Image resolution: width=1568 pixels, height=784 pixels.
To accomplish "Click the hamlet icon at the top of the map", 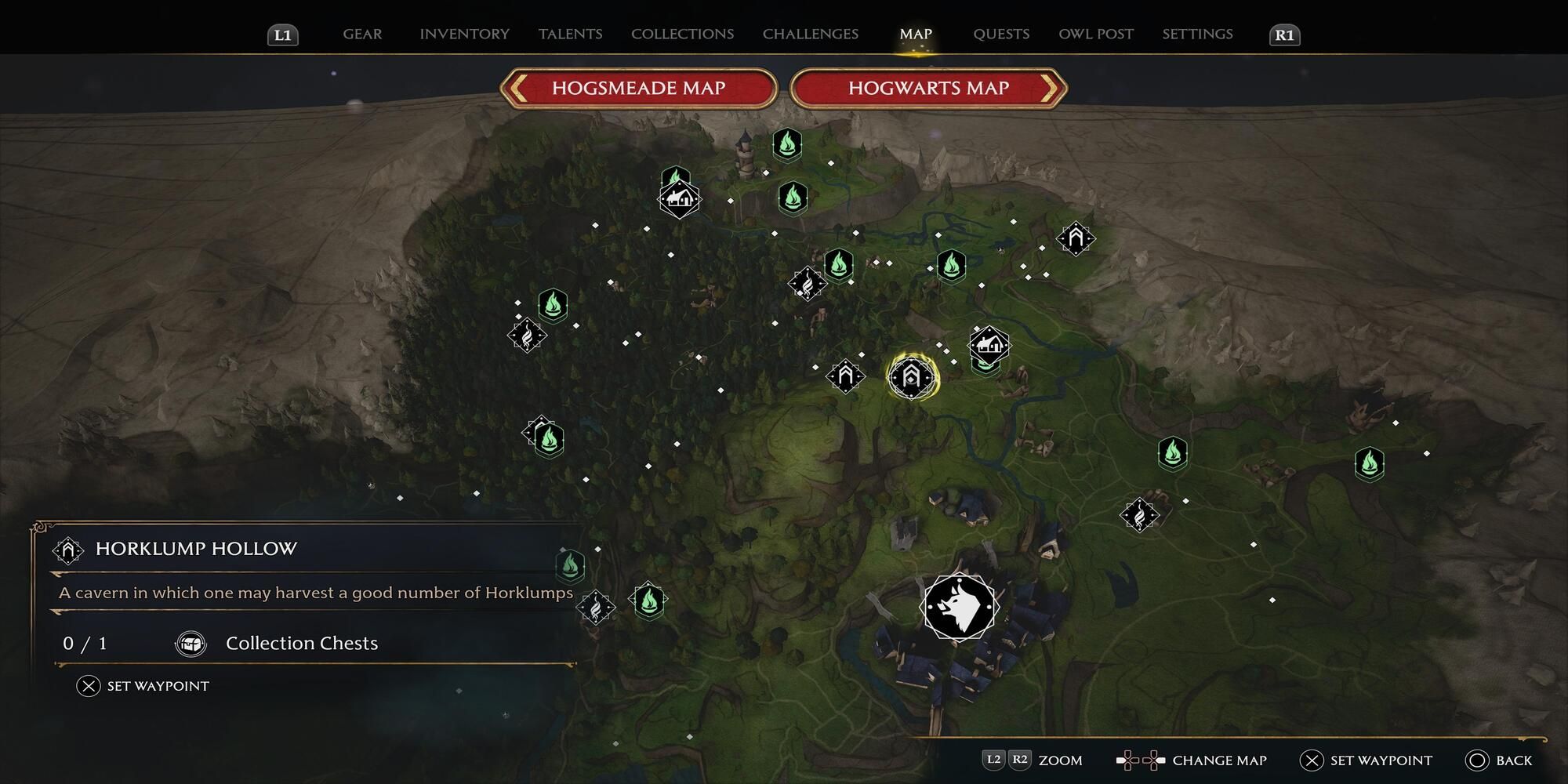I will click(679, 198).
